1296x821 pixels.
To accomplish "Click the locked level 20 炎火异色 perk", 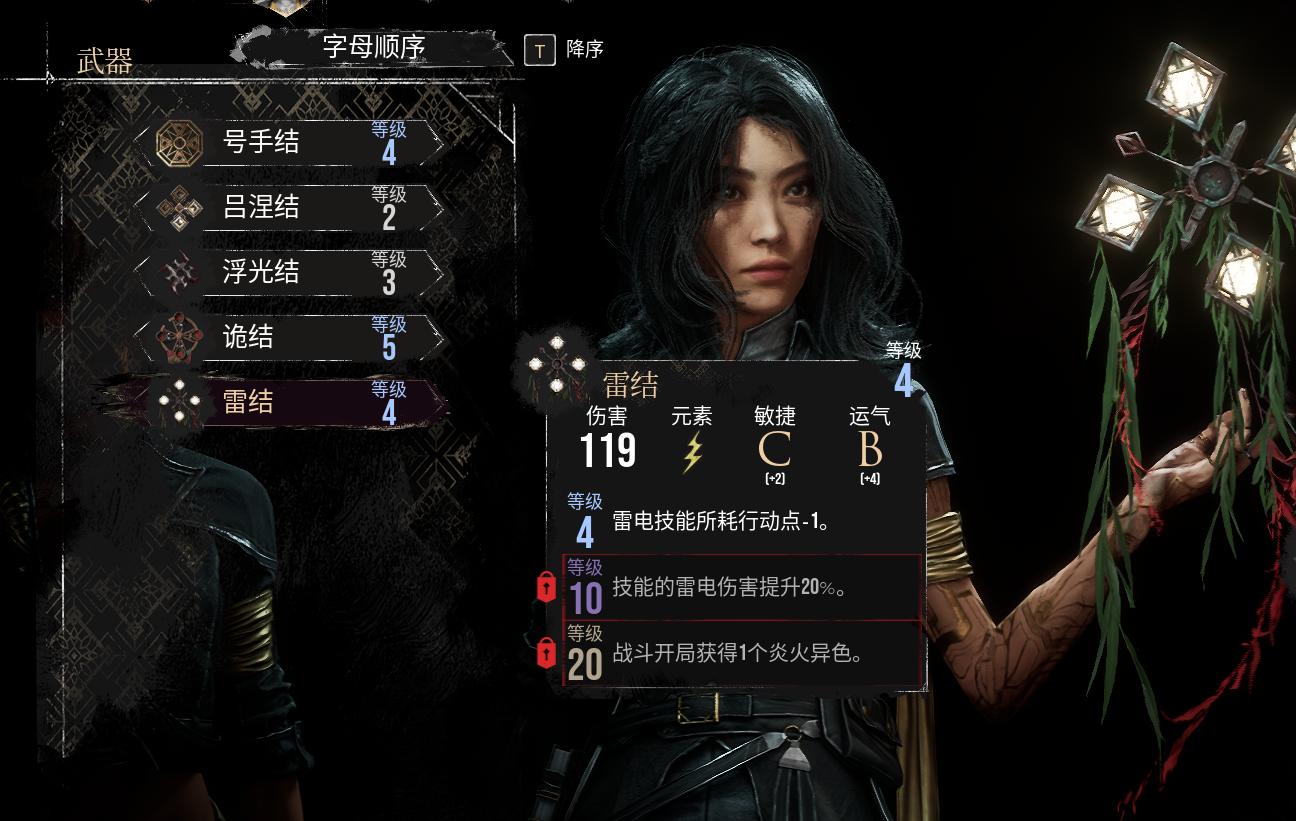I will 740,654.
